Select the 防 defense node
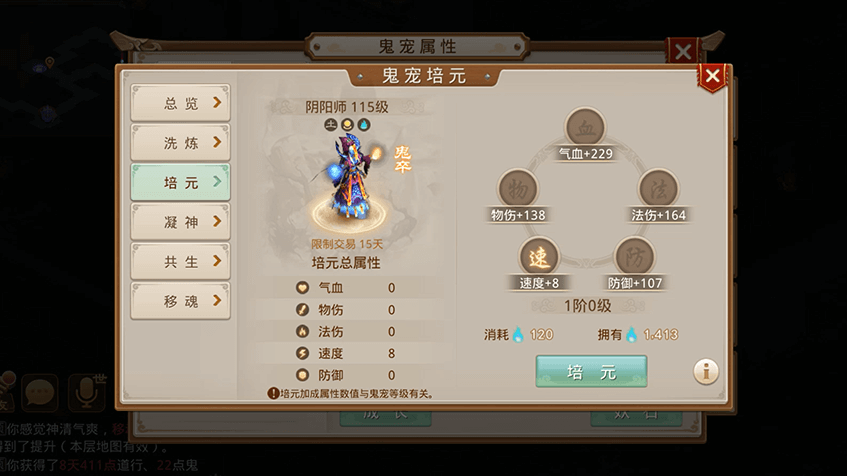The width and height of the screenshot is (847, 476). pyautogui.click(x=634, y=256)
